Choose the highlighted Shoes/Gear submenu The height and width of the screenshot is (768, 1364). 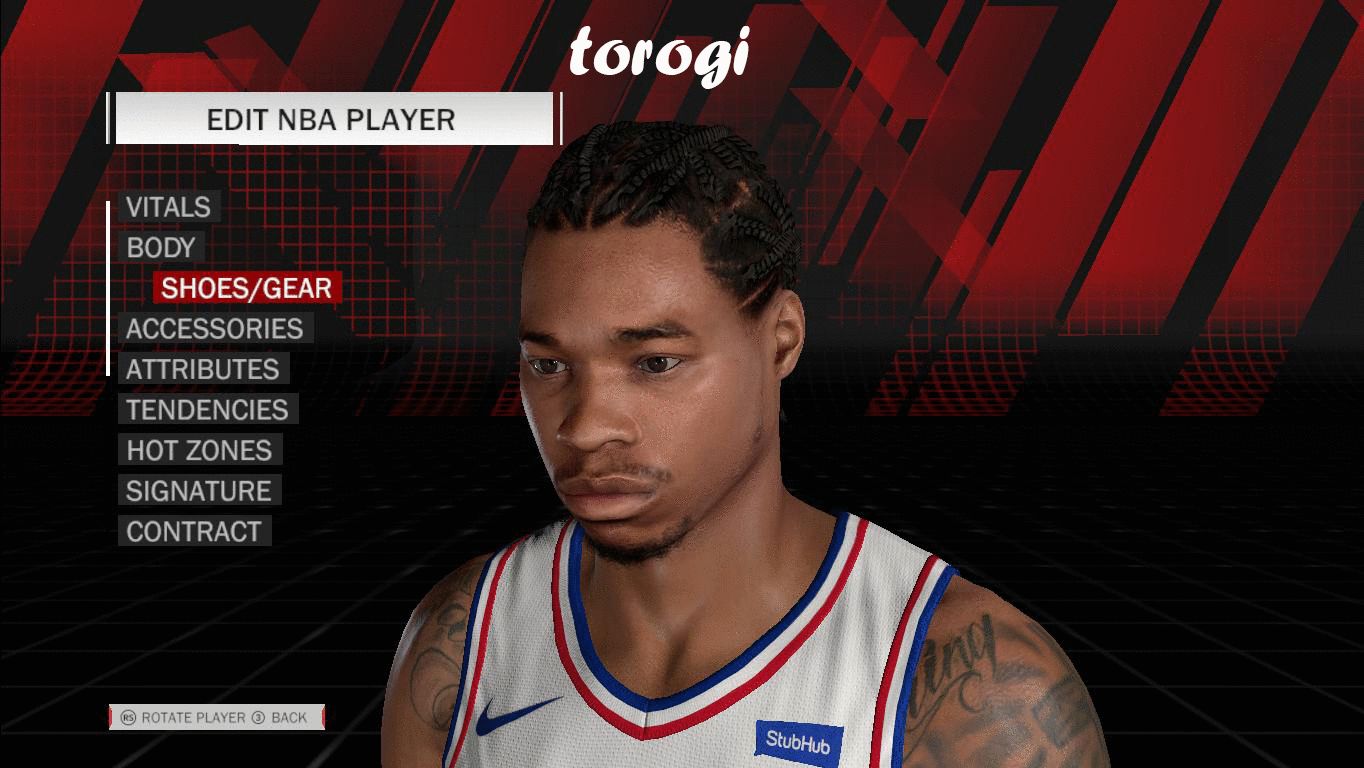[246, 288]
